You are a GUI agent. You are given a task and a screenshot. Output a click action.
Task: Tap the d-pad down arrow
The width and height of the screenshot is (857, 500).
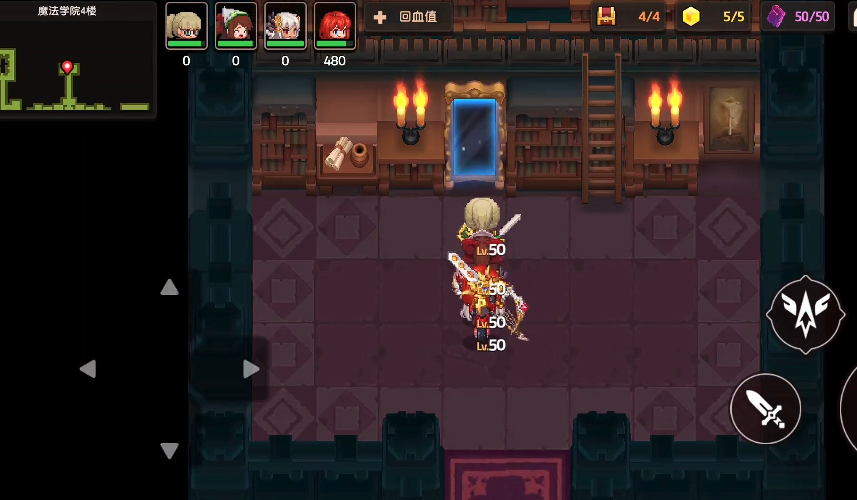coord(170,451)
